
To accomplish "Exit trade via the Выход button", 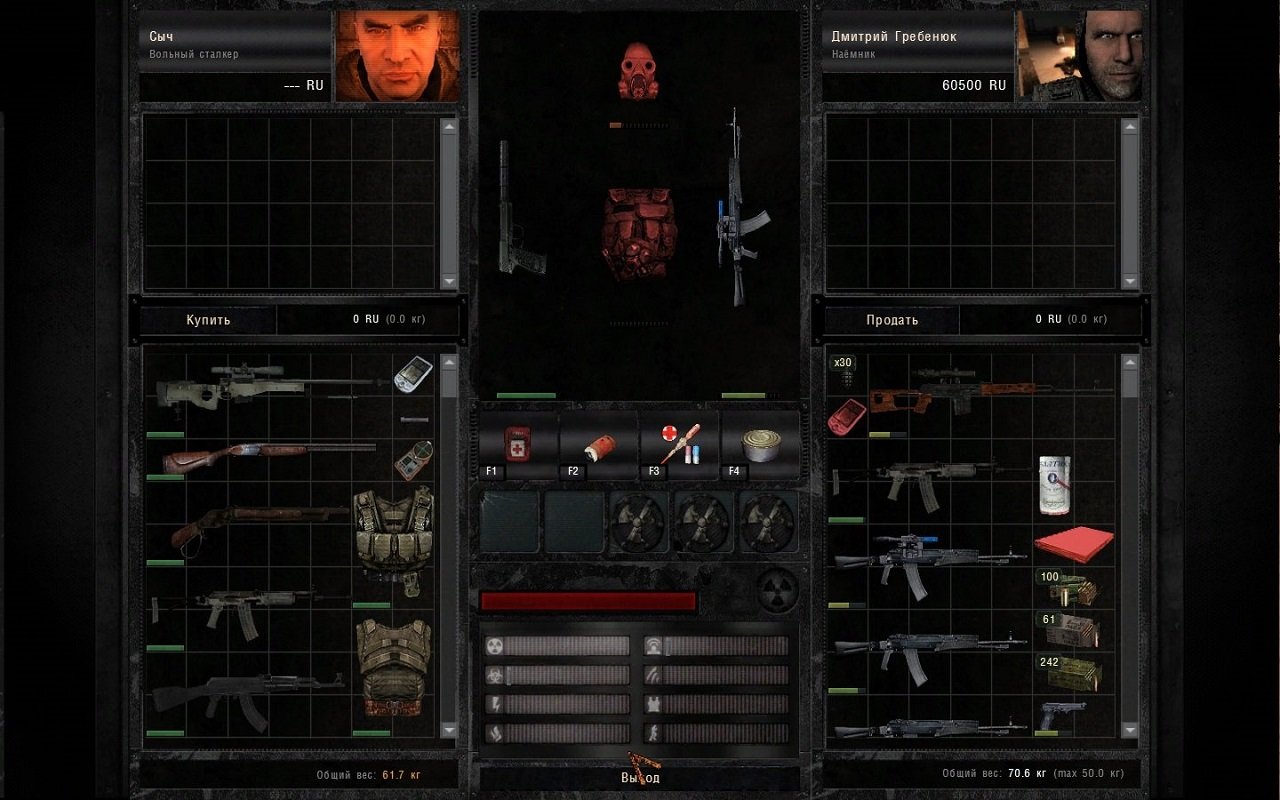I will click(640, 777).
